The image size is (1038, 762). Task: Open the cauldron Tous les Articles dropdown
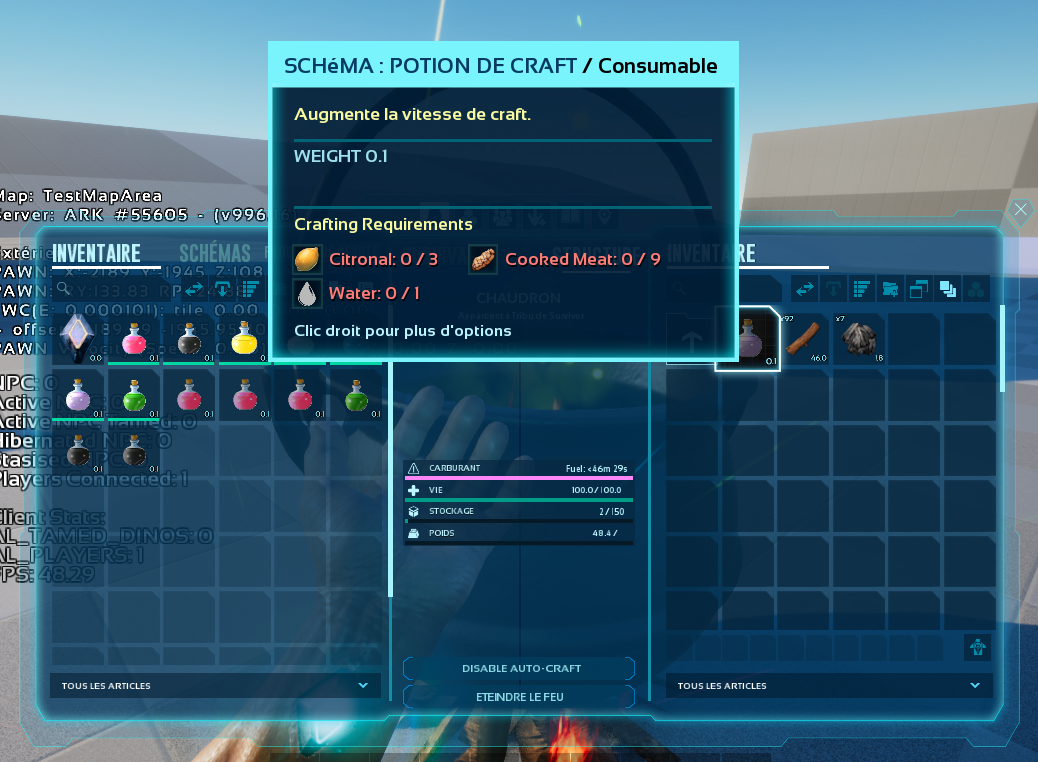pos(829,686)
